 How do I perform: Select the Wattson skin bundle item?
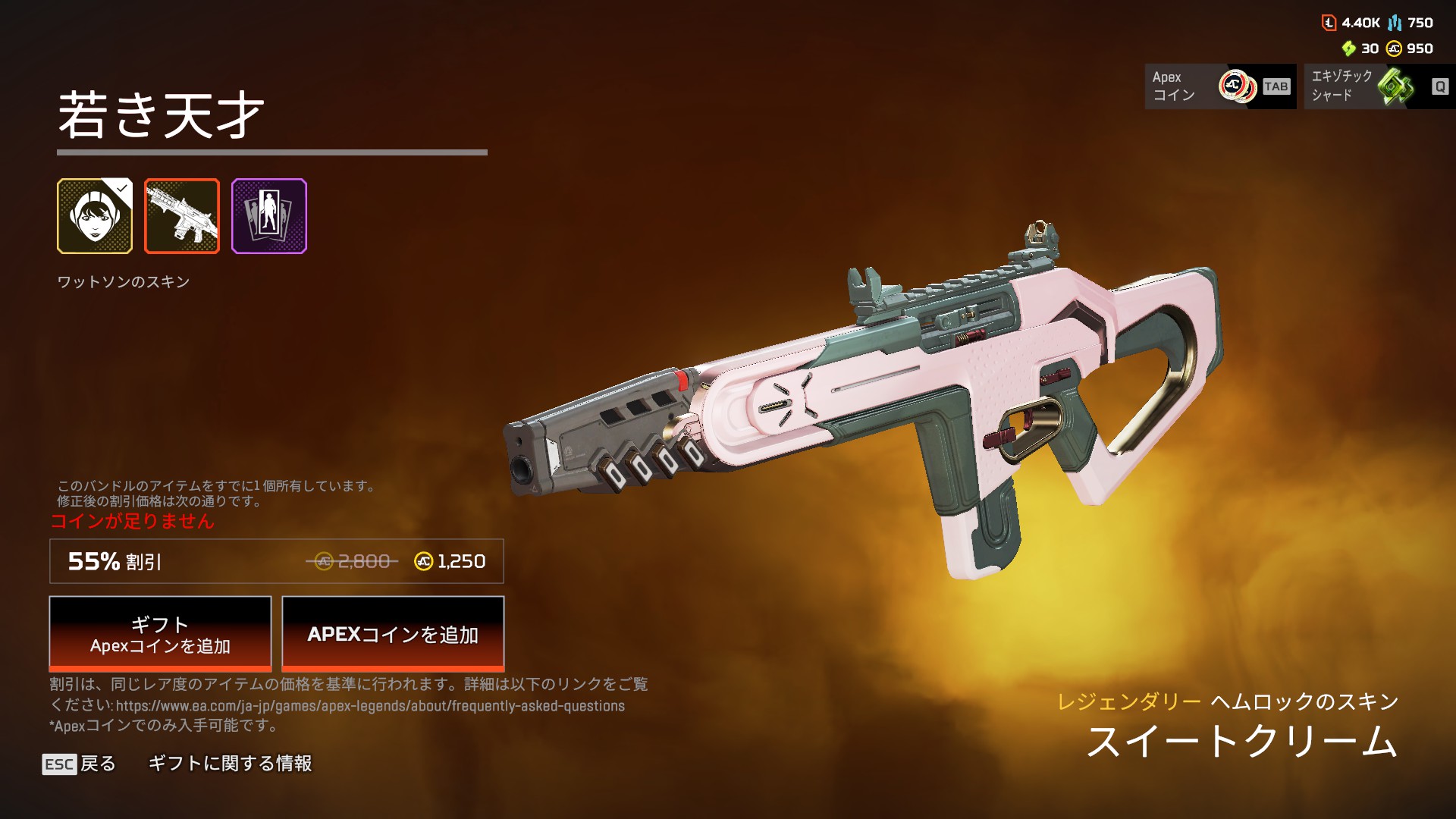[95, 216]
